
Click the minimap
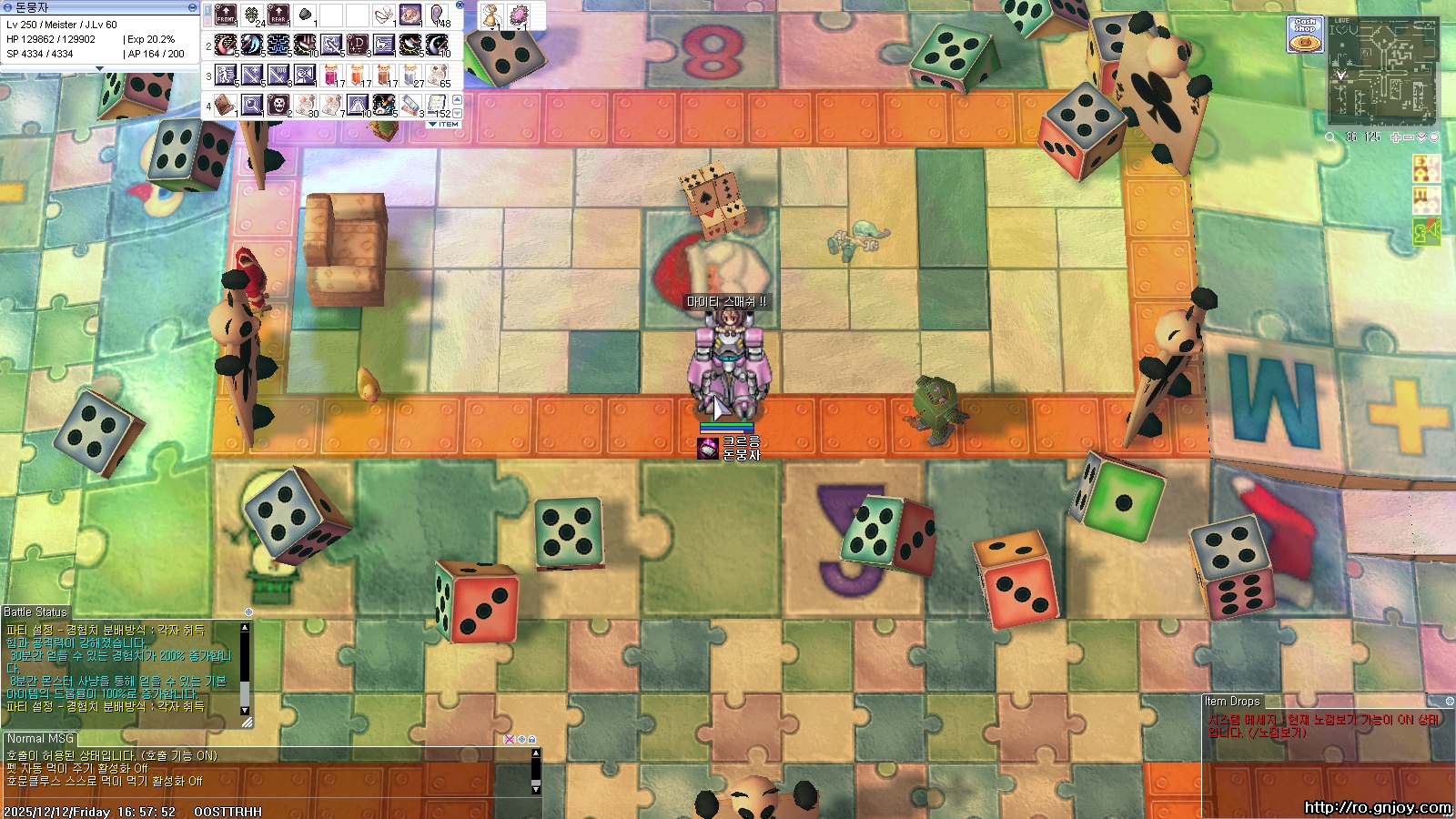click(x=1382, y=71)
